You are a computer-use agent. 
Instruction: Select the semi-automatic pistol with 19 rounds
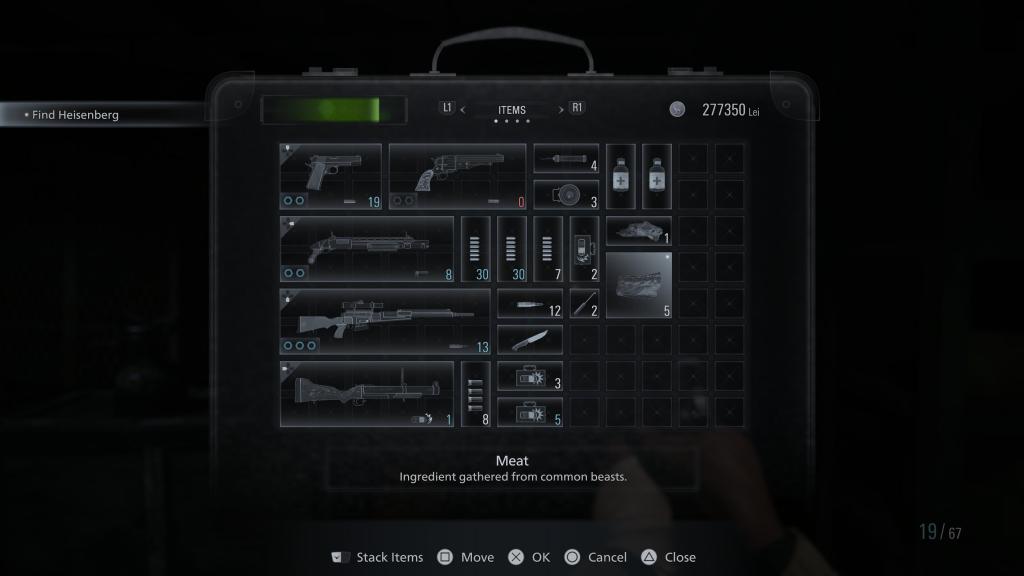tap(330, 176)
